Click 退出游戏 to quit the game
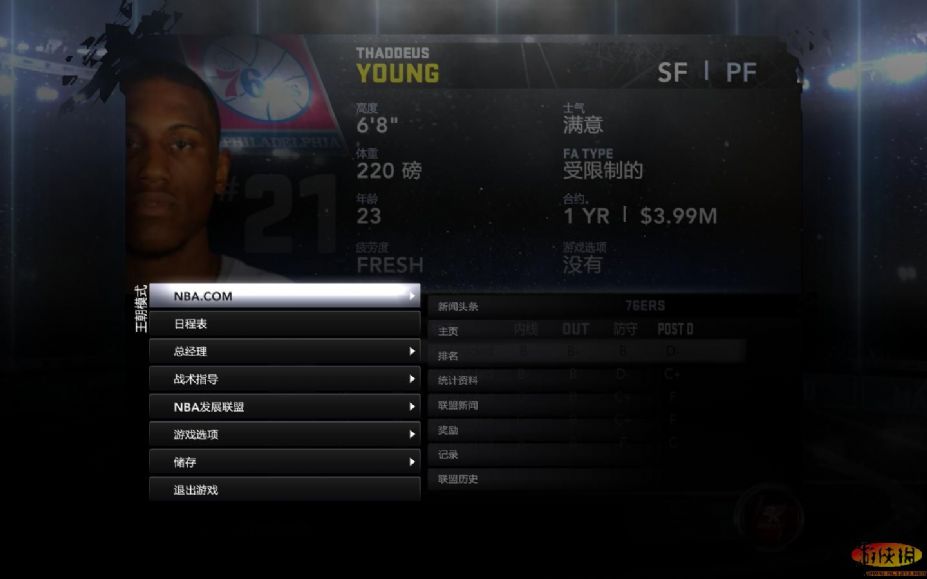This screenshot has height=579, width=927. coord(284,489)
